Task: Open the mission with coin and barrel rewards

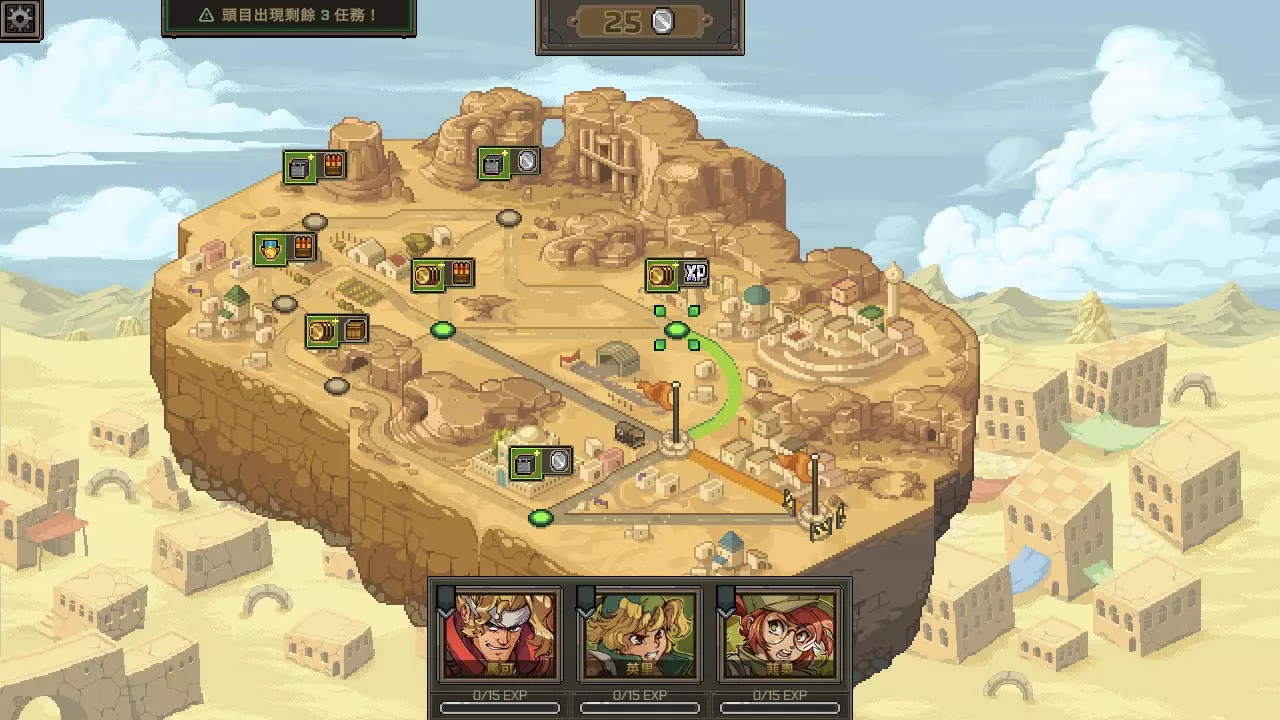Action: click(337, 329)
